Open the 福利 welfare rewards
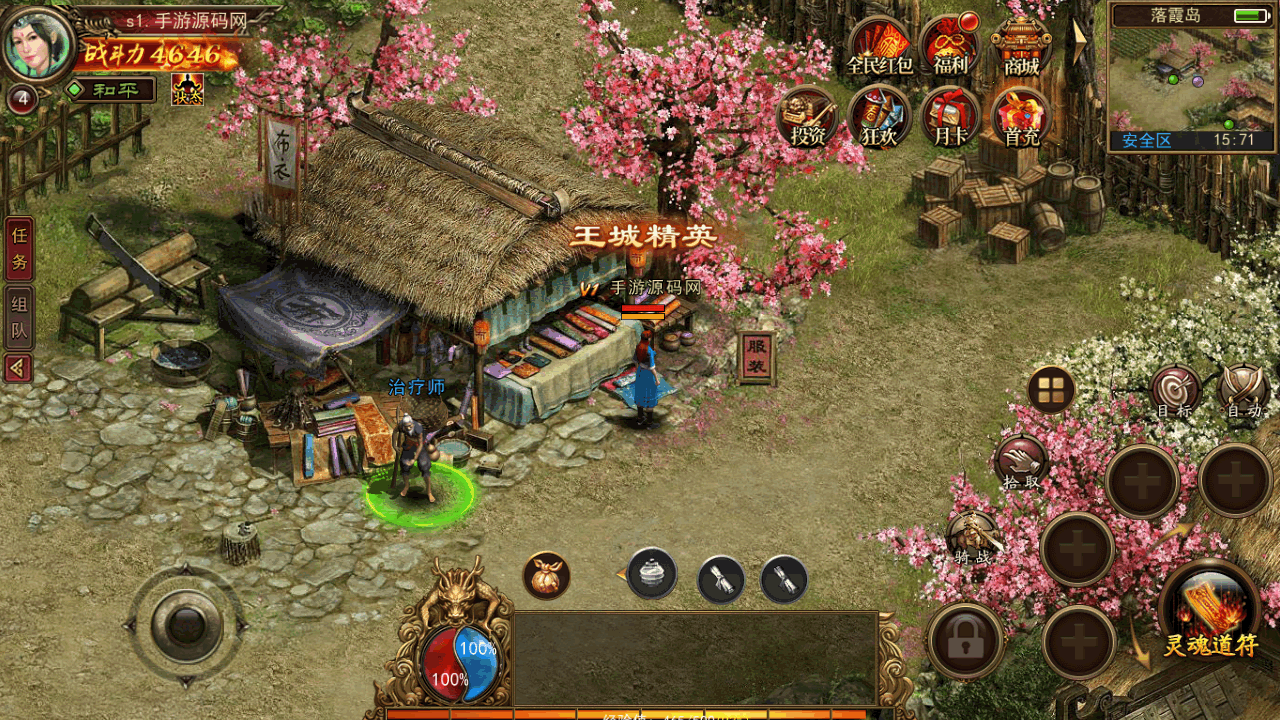Screen dimensions: 1280x720 tap(950, 46)
